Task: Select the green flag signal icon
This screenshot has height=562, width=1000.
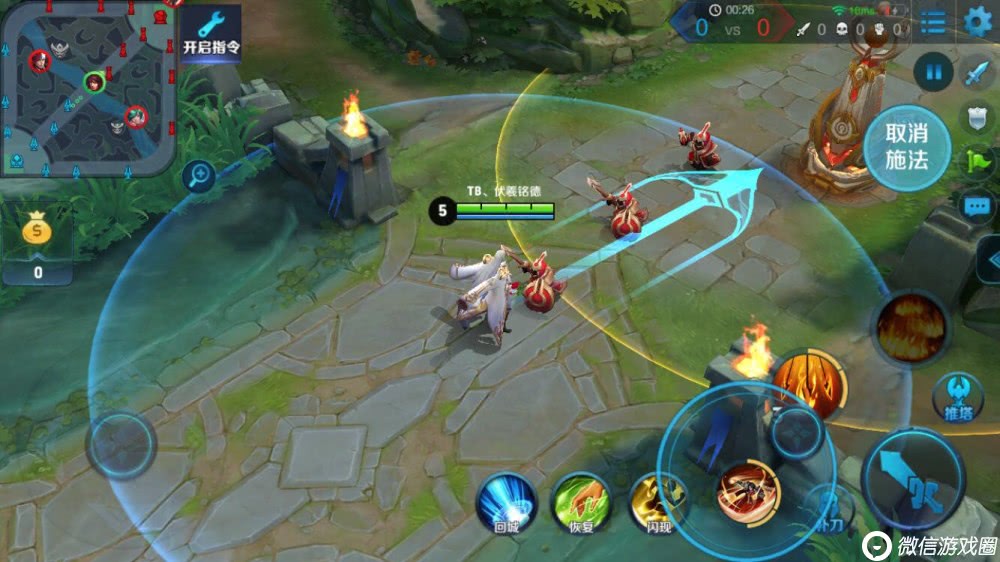Action: (976, 161)
